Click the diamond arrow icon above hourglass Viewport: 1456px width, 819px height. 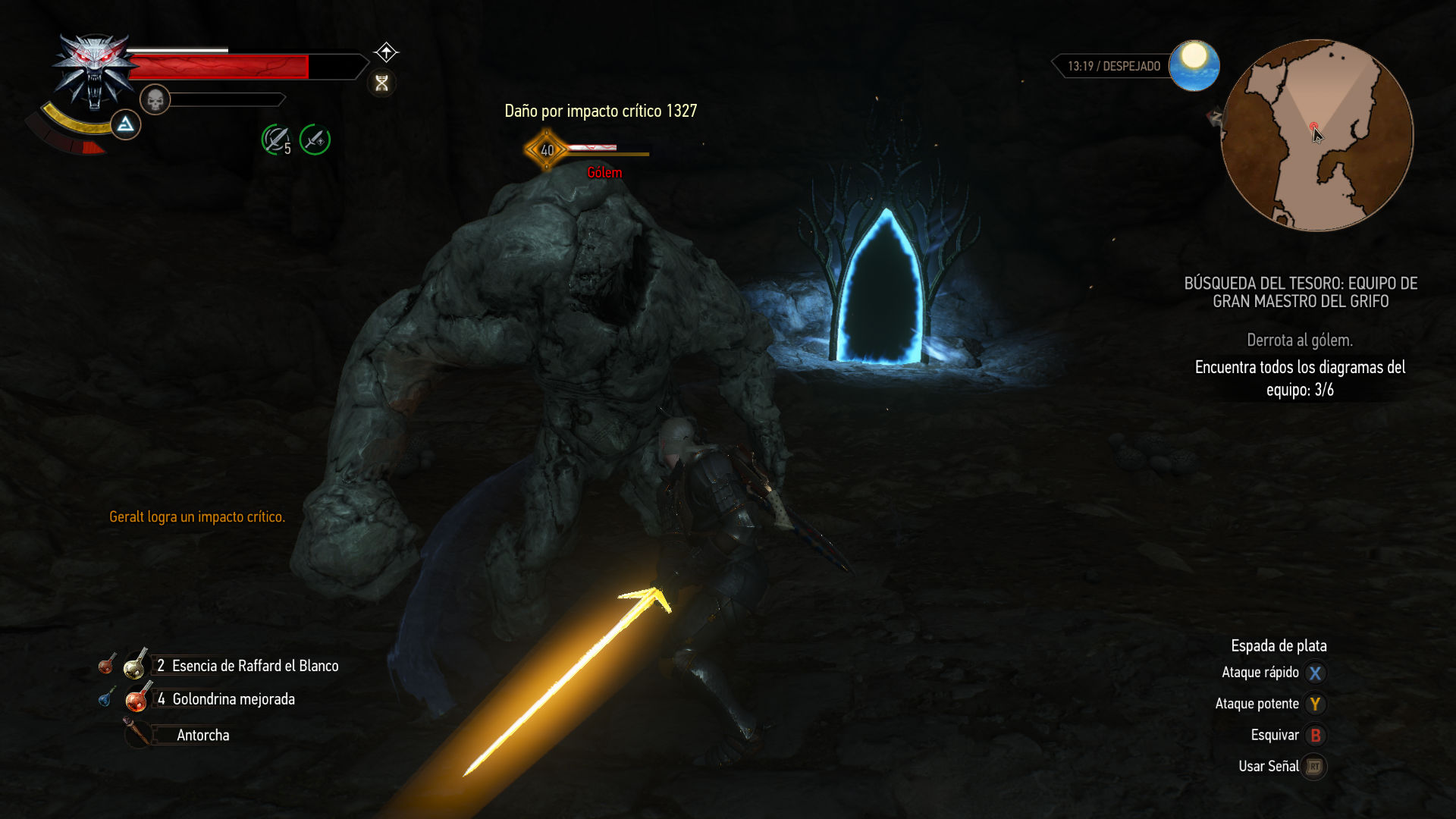coord(386,52)
